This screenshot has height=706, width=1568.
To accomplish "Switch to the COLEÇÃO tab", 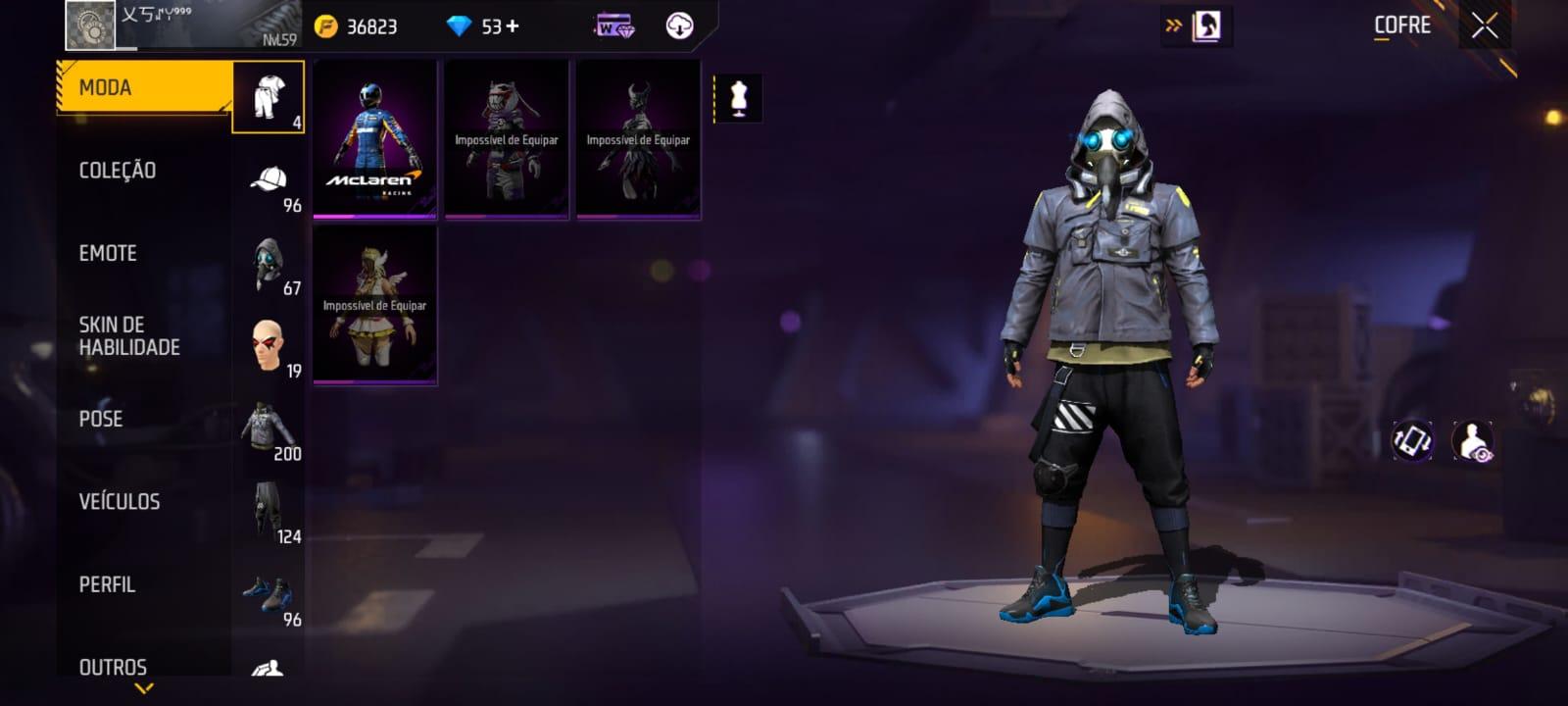I will coord(118,170).
